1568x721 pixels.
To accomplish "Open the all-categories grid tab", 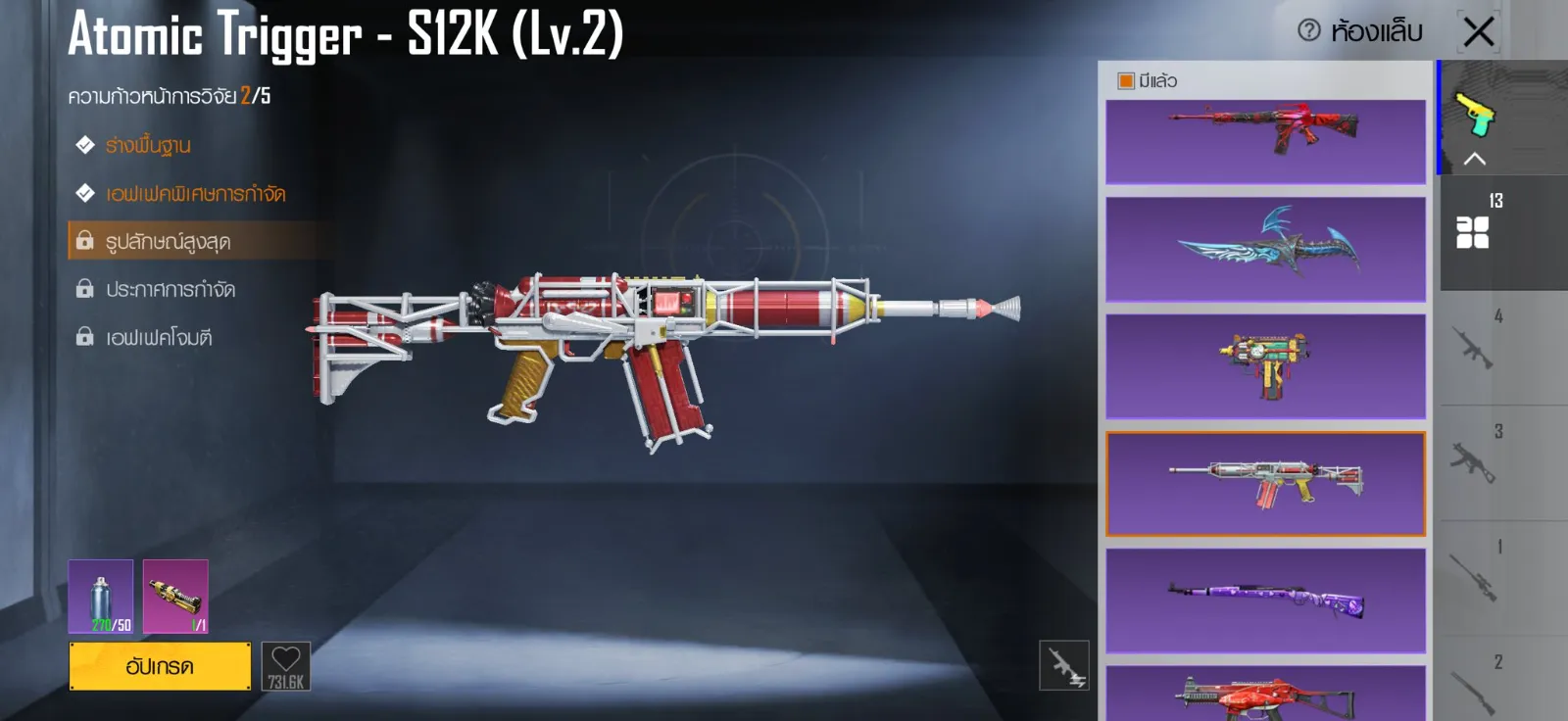I will (1472, 232).
